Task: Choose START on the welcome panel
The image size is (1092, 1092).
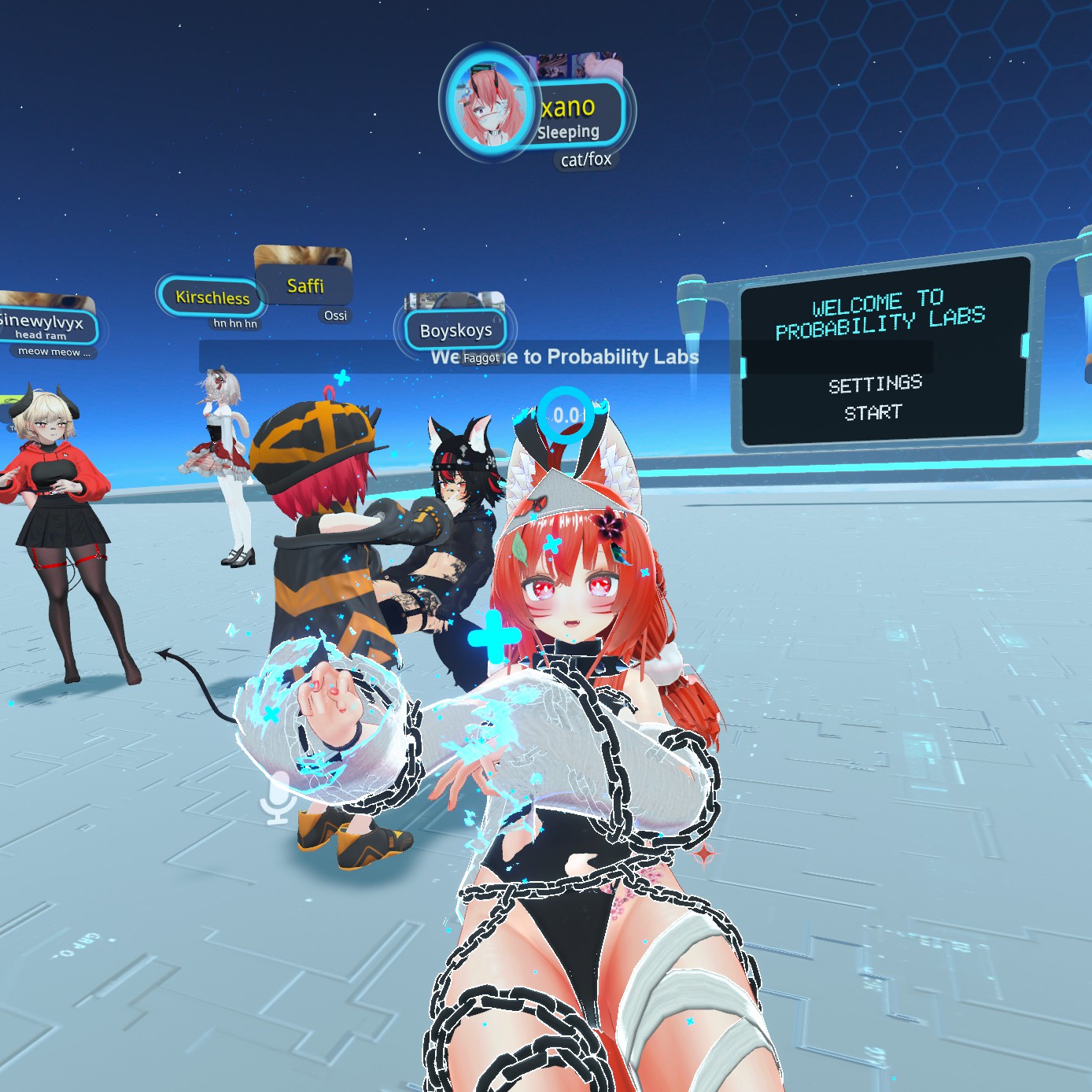Action: click(x=873, y=412)
